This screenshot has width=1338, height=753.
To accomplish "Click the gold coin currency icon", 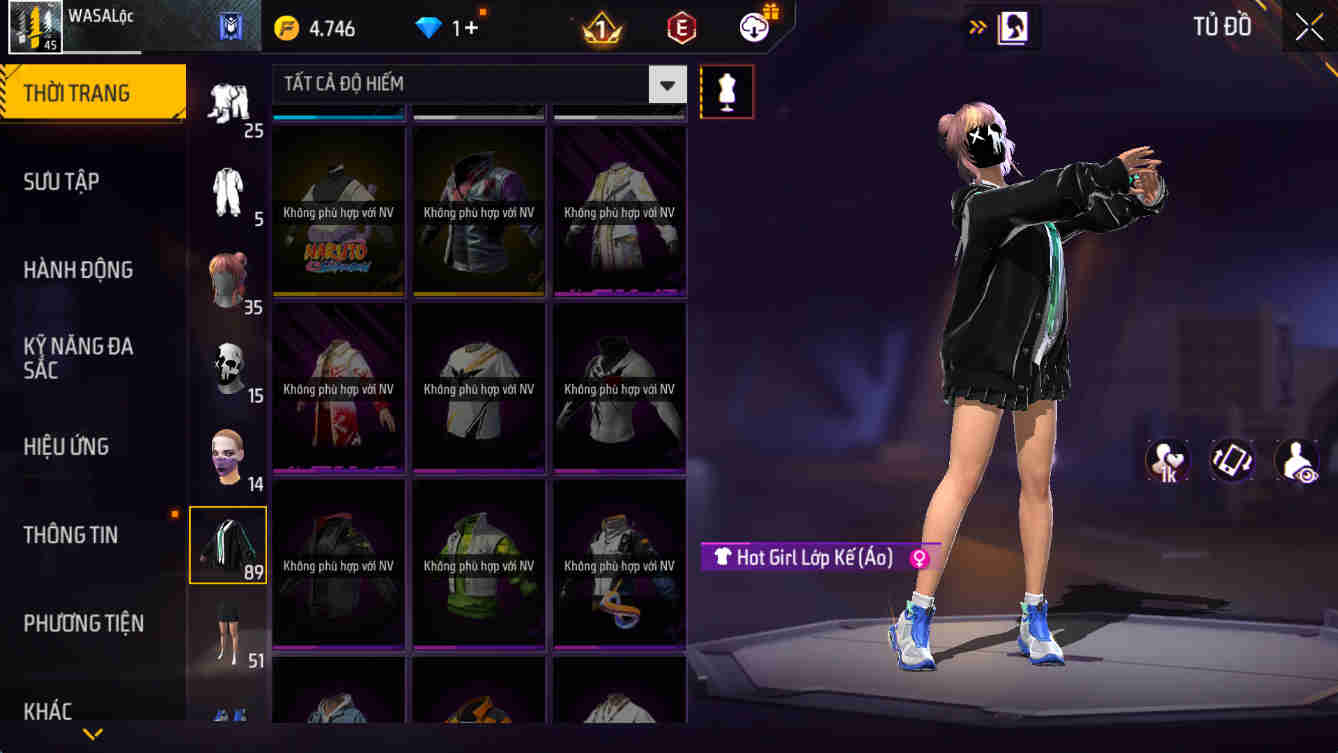I will 284,27.
